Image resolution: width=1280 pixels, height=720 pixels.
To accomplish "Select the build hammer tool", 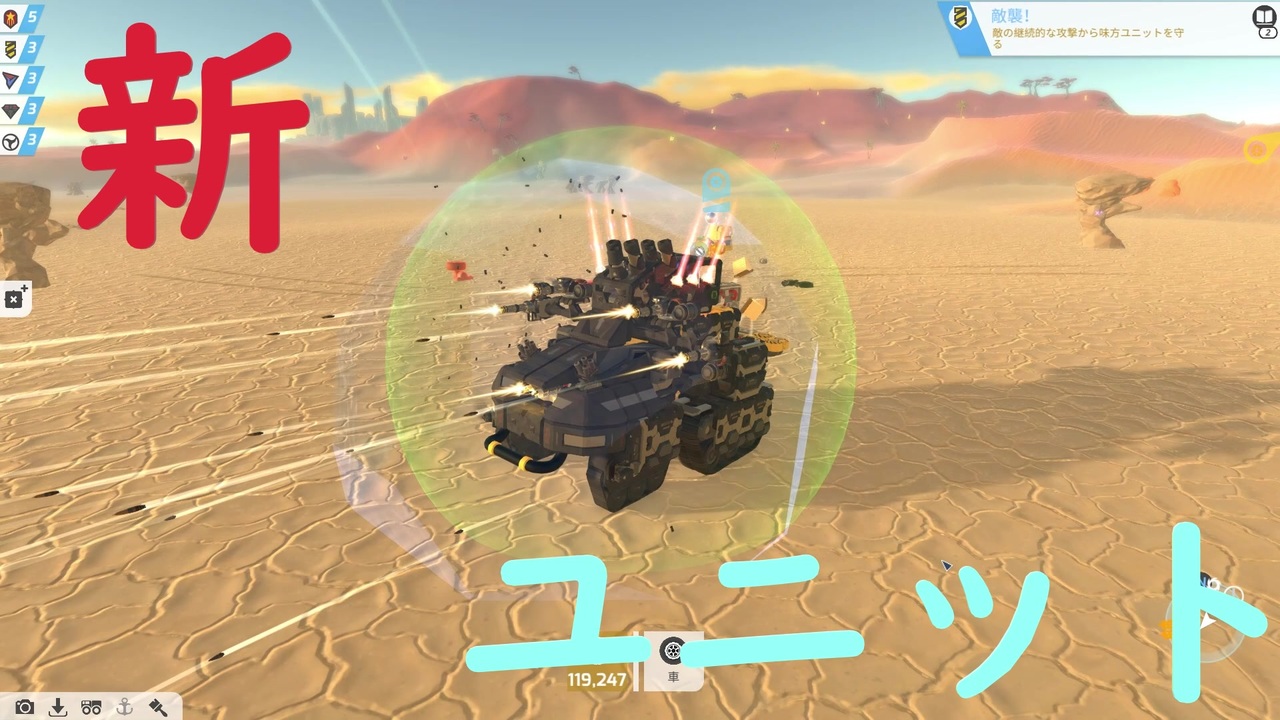I will click(x=158, y=706).
